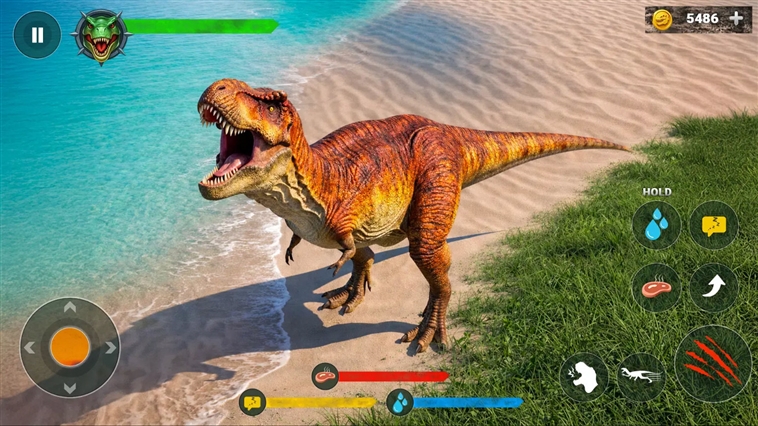This screenshot has height=426, width=758.
Task: Use the yellow lightning speech bubble action
Action: click(x=713, y=225)
